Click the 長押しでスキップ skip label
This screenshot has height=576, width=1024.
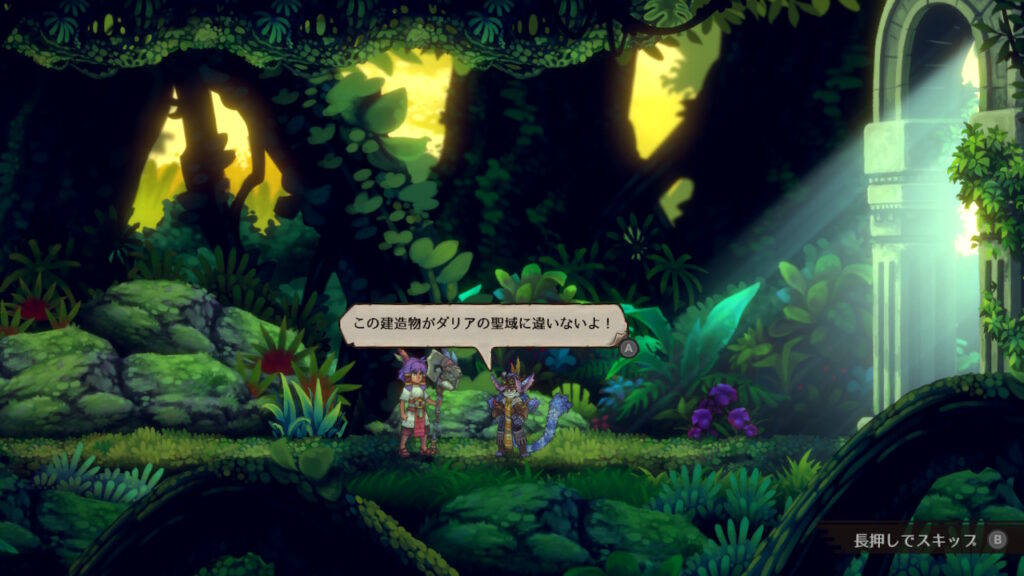coord(914,540)
